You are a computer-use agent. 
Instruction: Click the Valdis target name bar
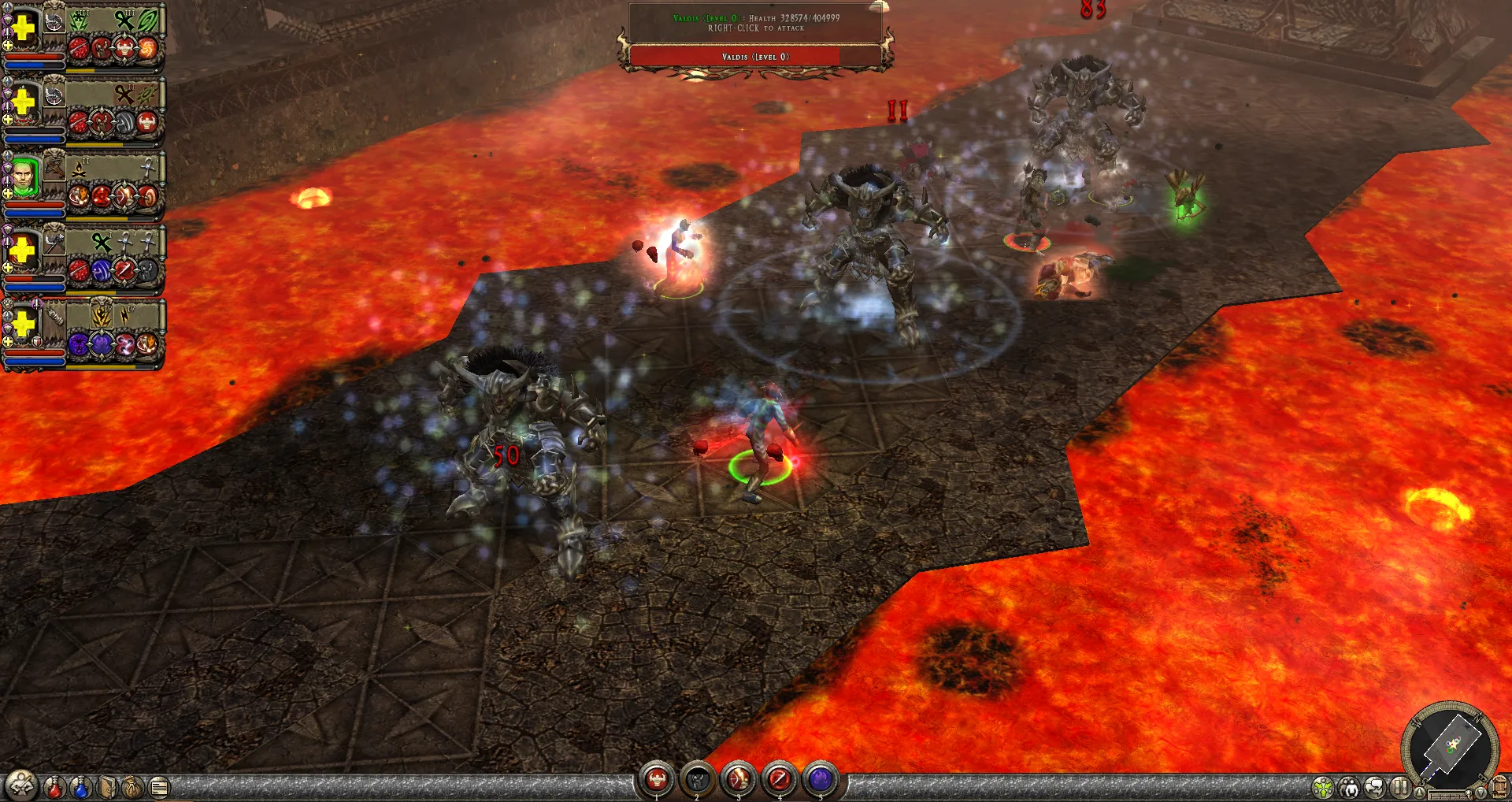pyautogui.click(x=755, y=57)
